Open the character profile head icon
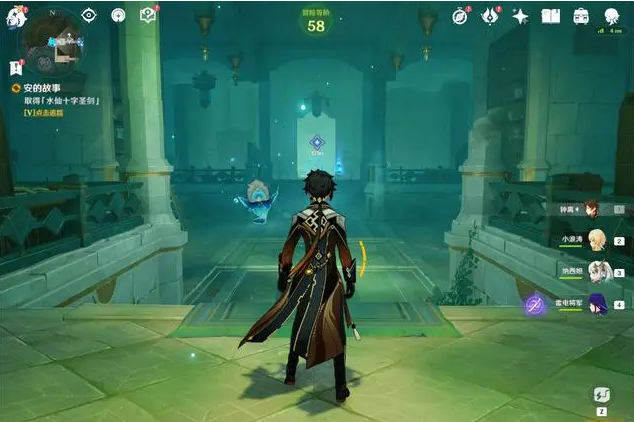Image resolution: width=634 pixels, height=422 pixels. 611,15
